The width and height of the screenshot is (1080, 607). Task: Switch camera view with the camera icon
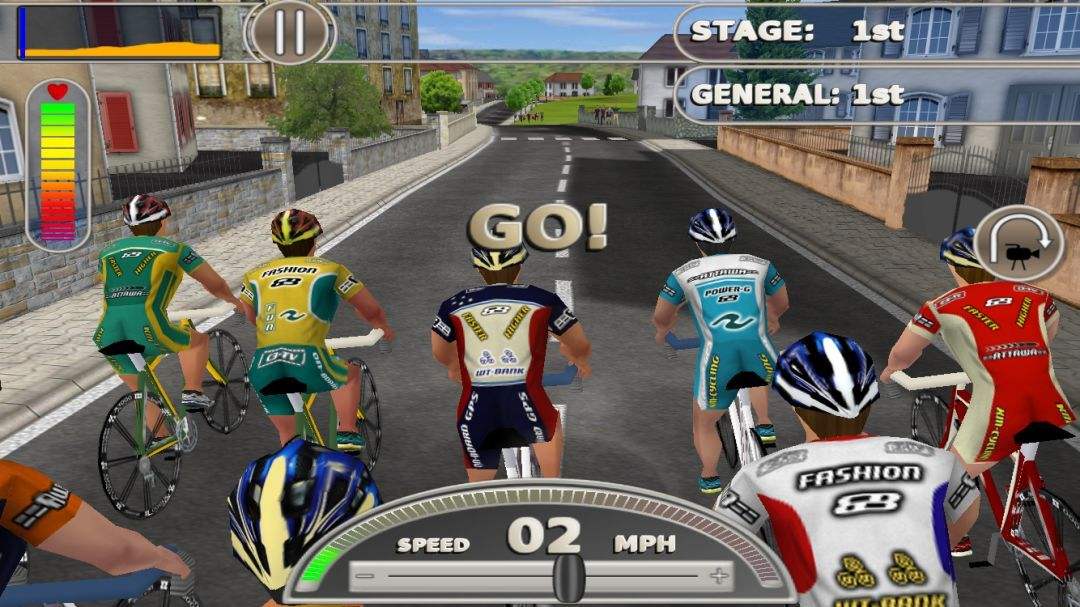pyautogui.click(x=1018, y=244)
